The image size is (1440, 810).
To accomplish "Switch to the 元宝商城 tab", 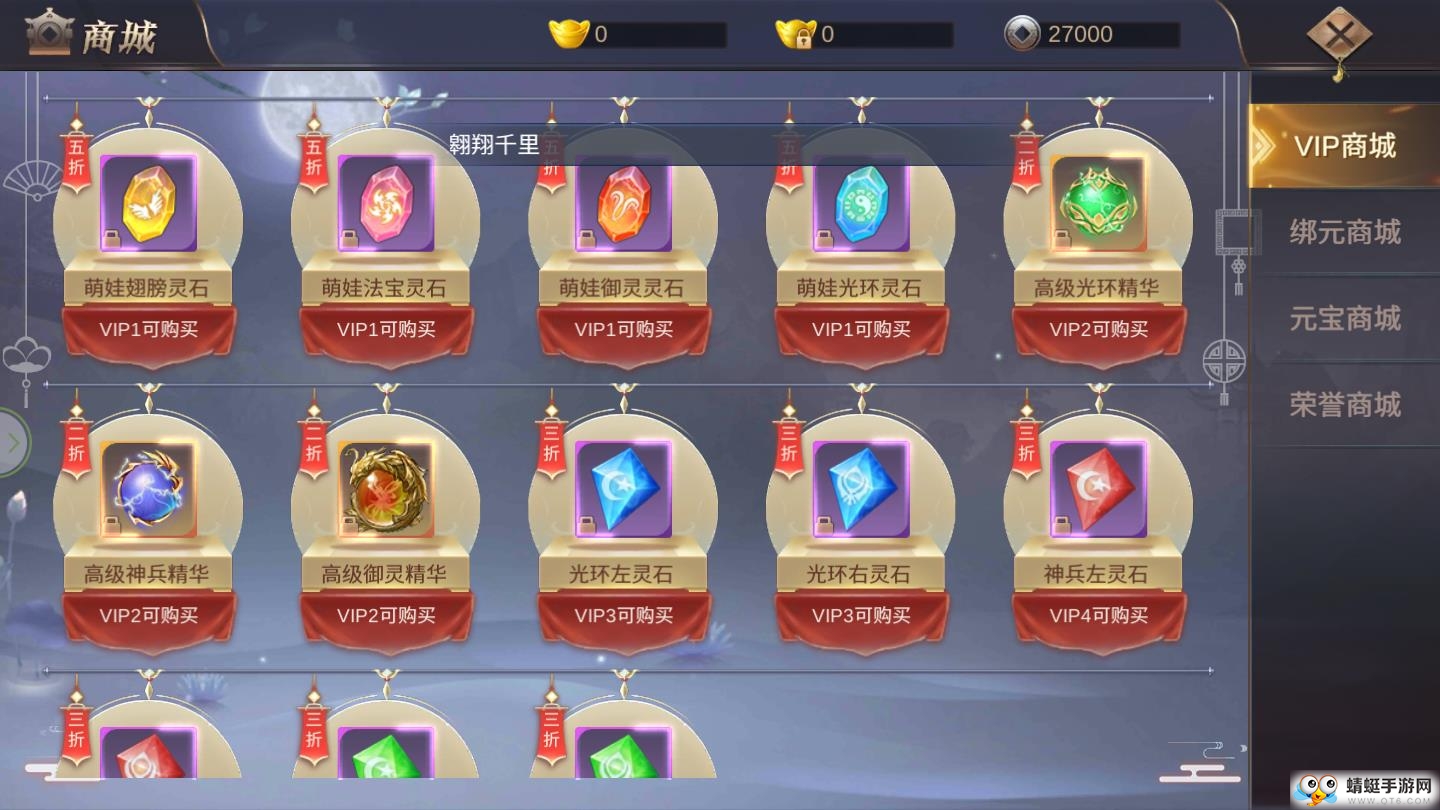I will [1346, 318].
